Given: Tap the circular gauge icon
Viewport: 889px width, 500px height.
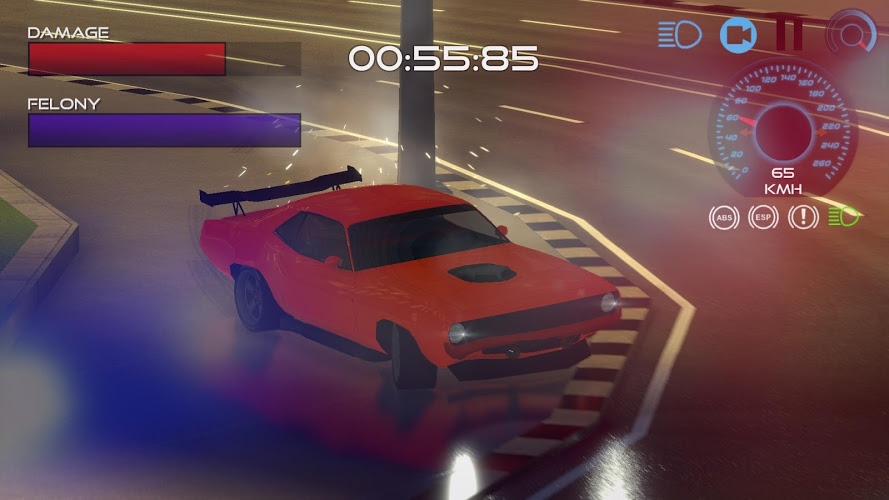Looking at the screenshot, I should [x=851, y=35].
